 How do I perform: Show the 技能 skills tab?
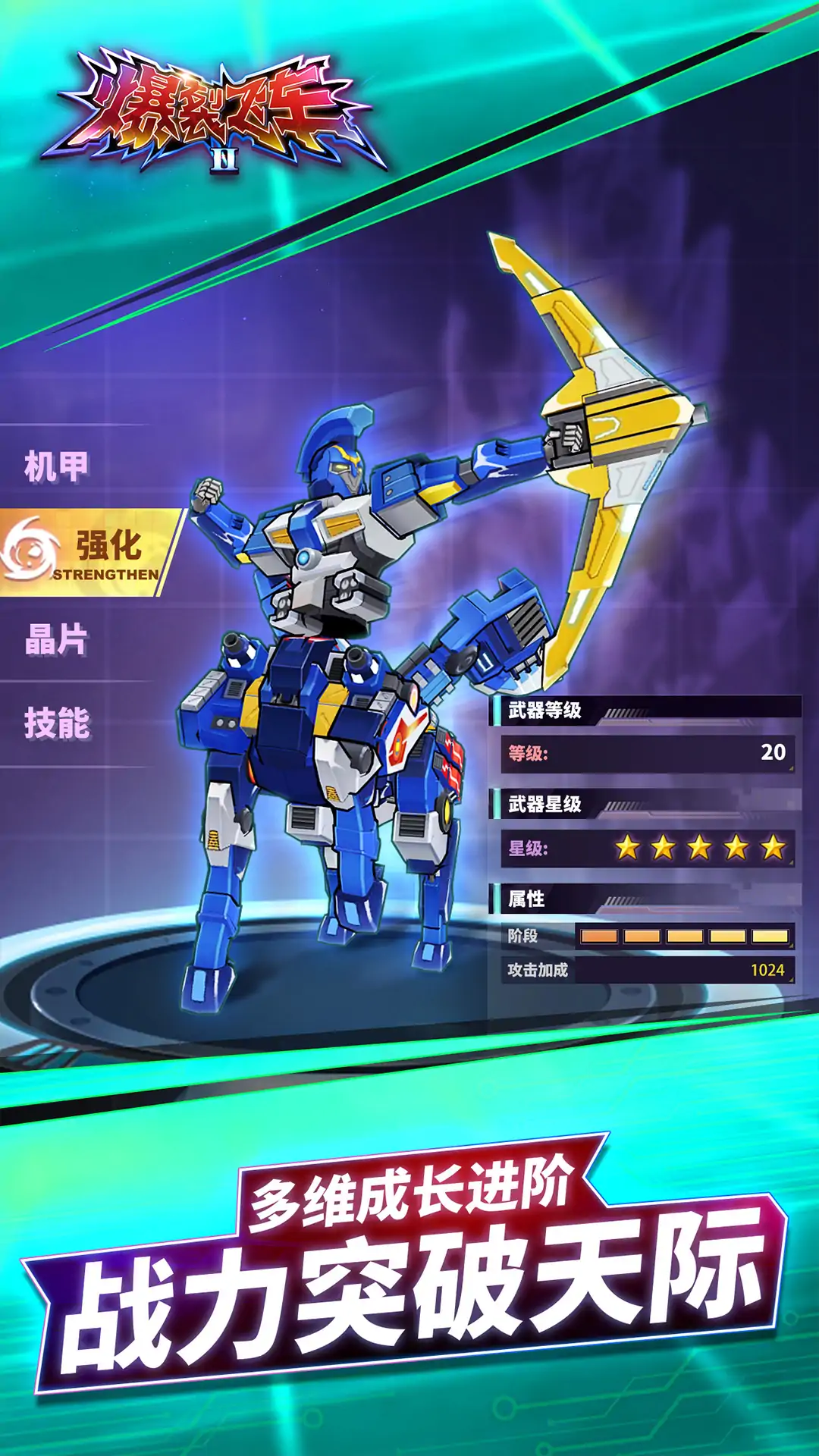[57, 723]
